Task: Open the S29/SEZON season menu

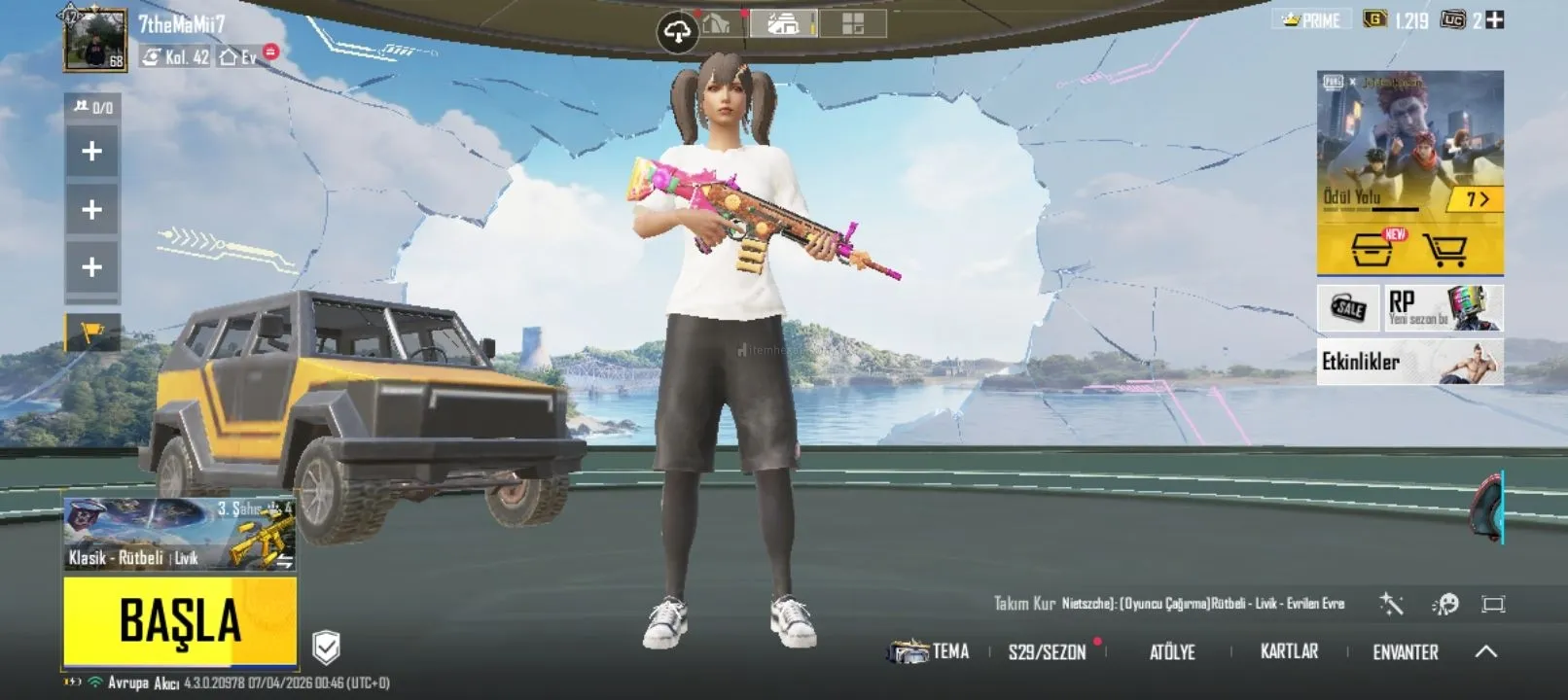Action: click(1047, 652)
